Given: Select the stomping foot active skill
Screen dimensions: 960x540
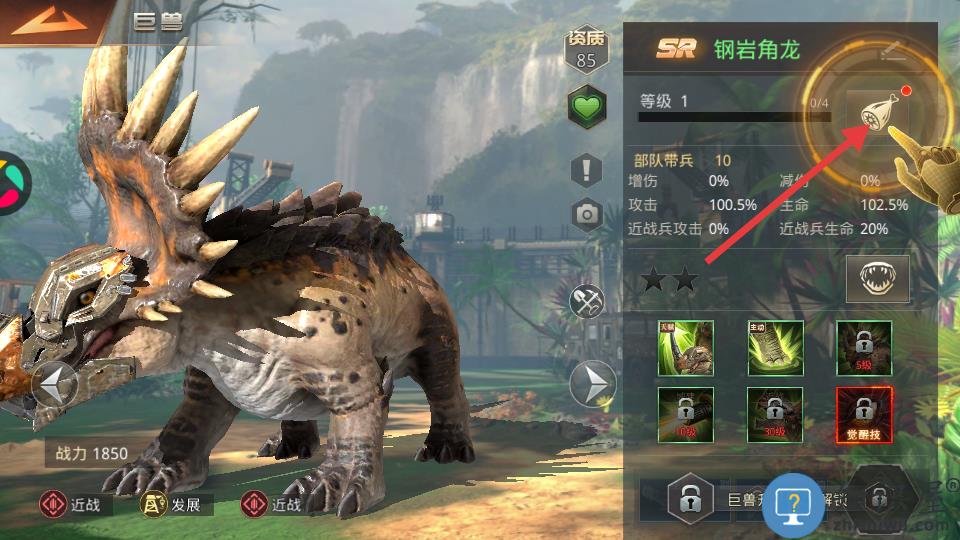Looking at the screenshot, I should [775, 348].
